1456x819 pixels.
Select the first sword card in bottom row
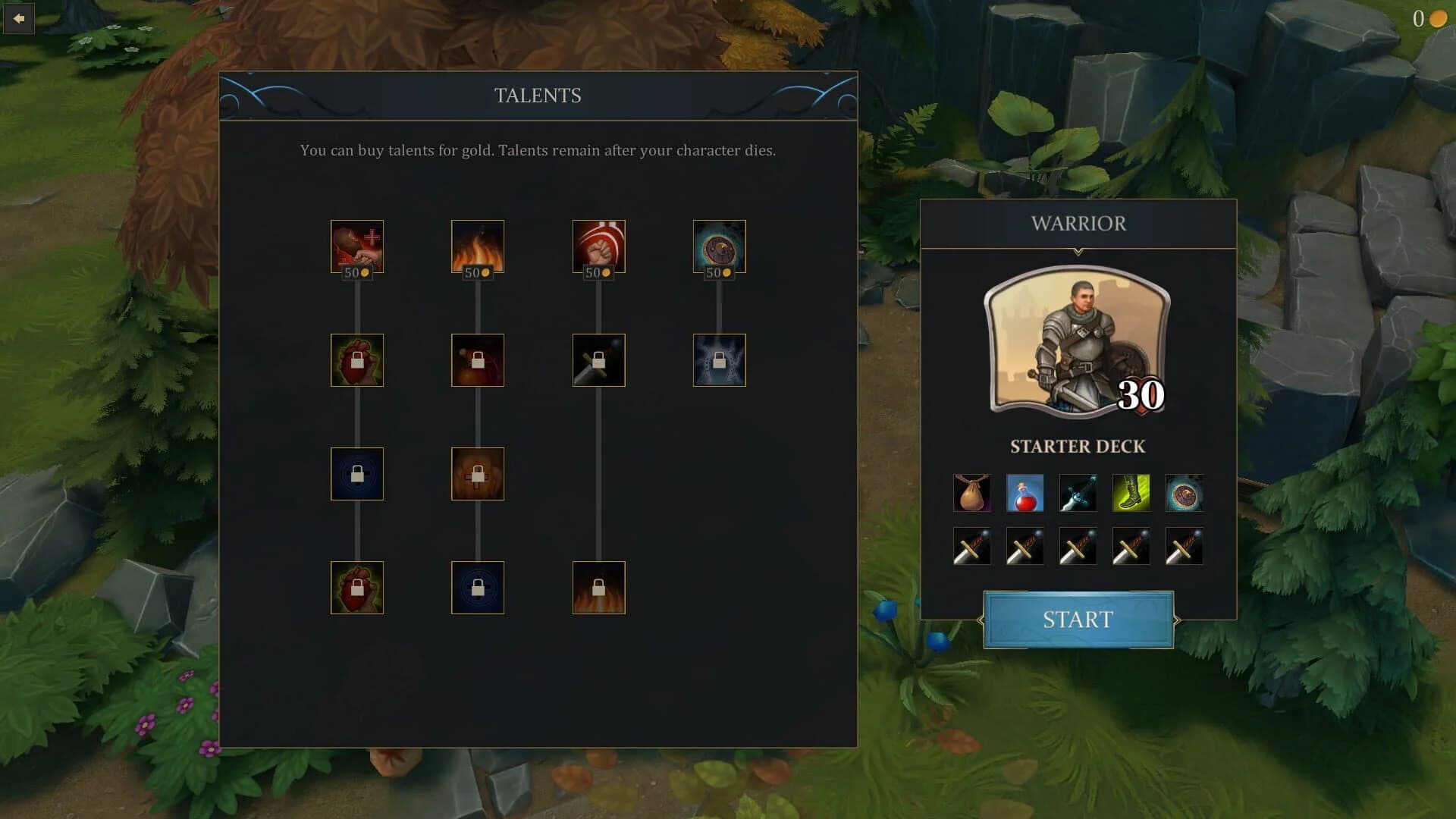971,546
